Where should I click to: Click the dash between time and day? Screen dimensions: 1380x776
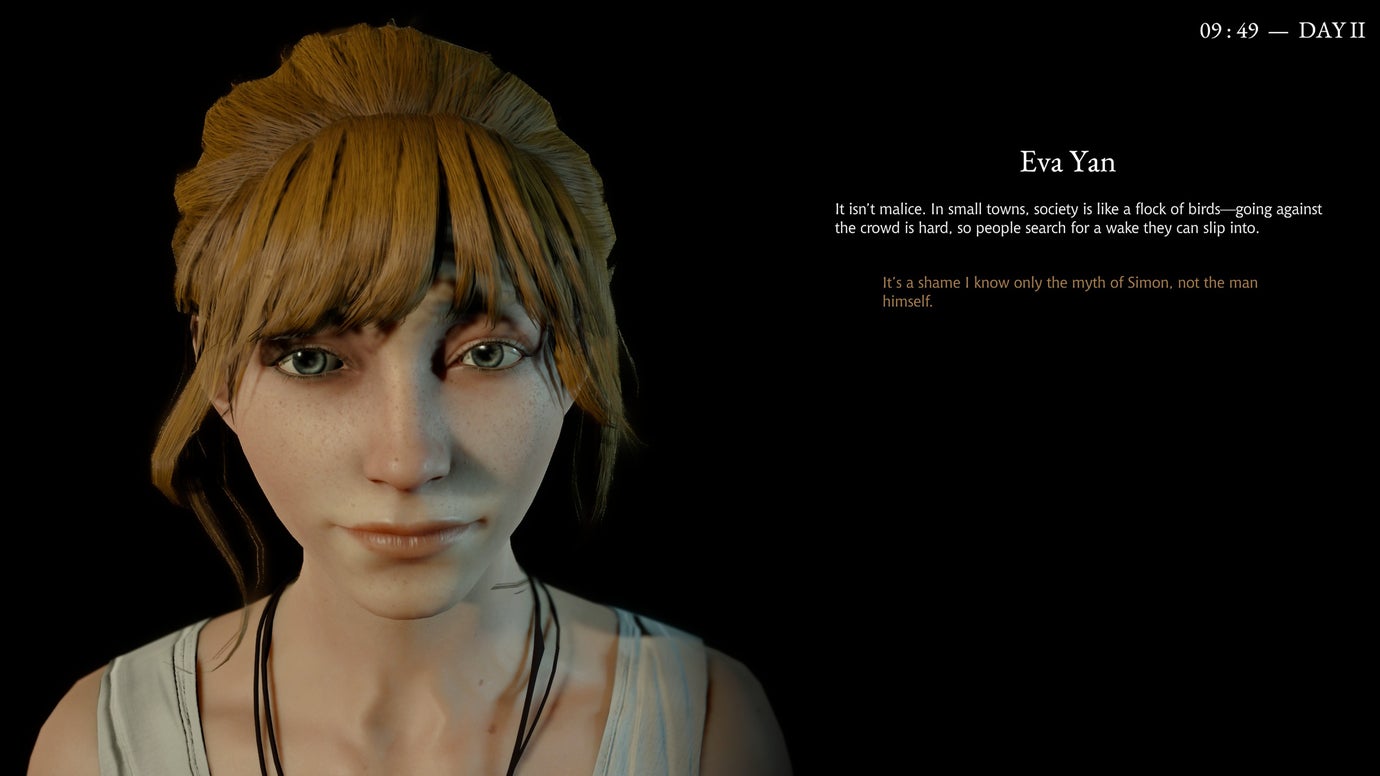pyautogui.click(x=1278, y=30)
